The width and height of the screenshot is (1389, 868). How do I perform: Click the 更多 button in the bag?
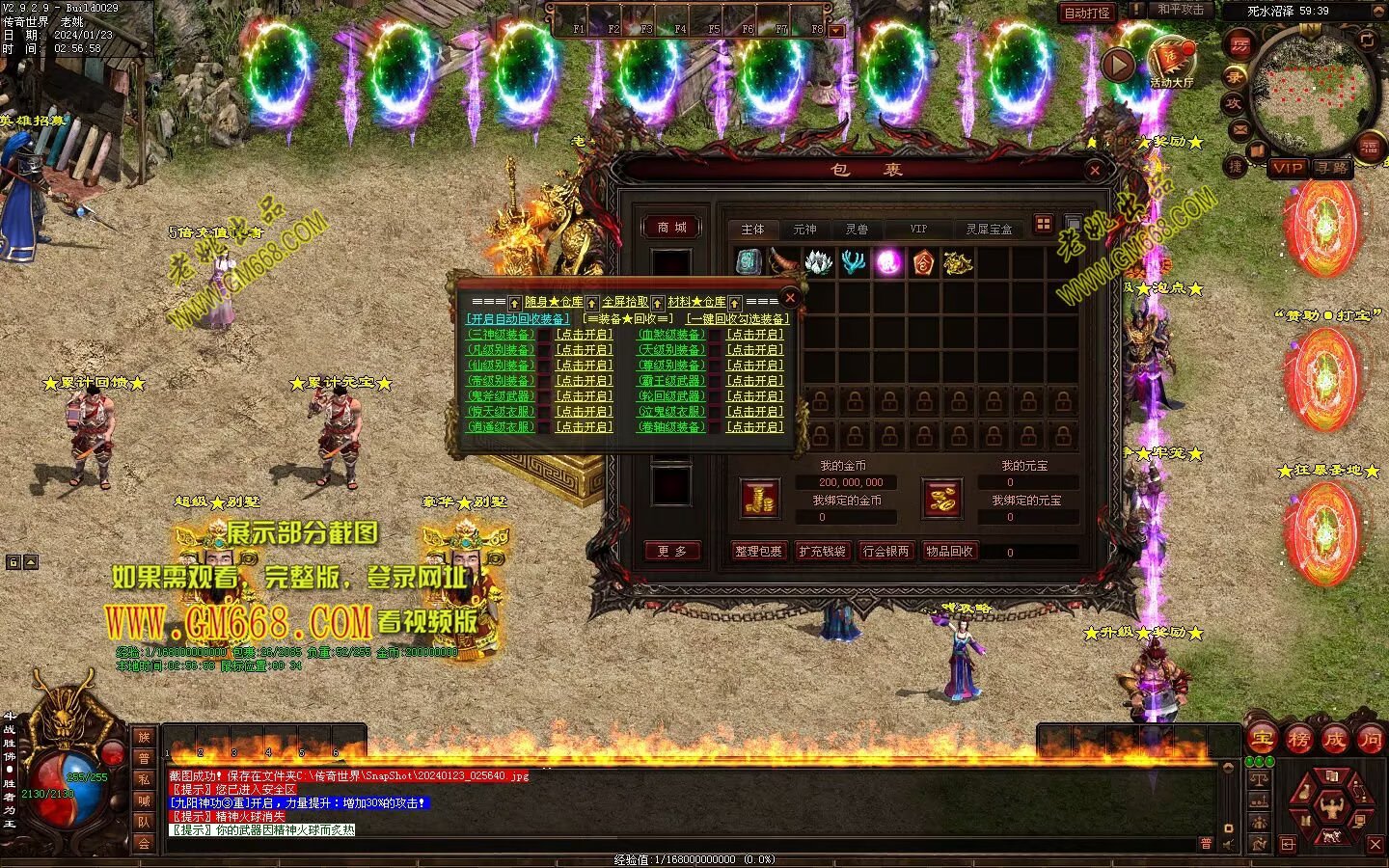671,552
